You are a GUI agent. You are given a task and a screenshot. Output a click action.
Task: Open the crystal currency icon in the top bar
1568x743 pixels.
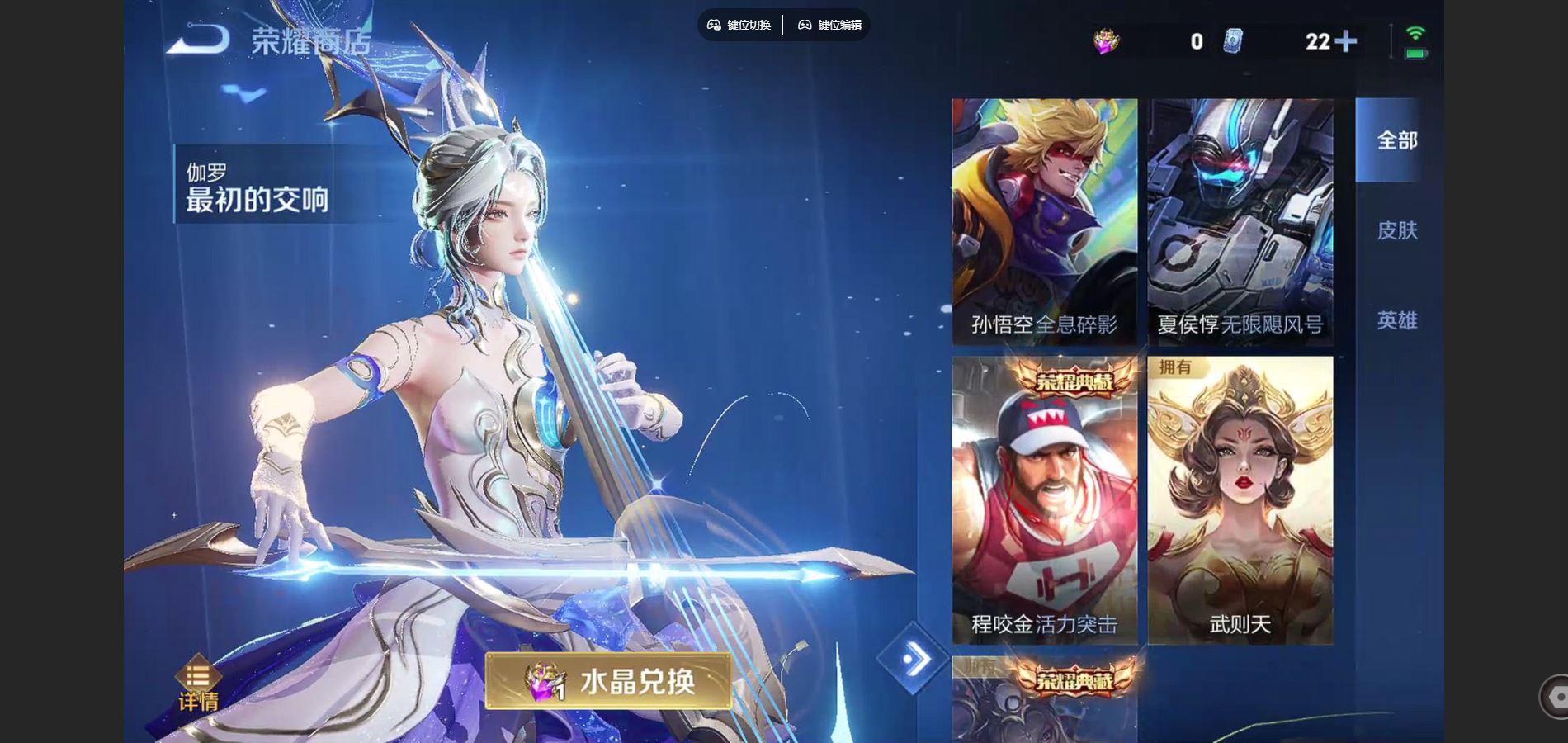click(1104, 40)
